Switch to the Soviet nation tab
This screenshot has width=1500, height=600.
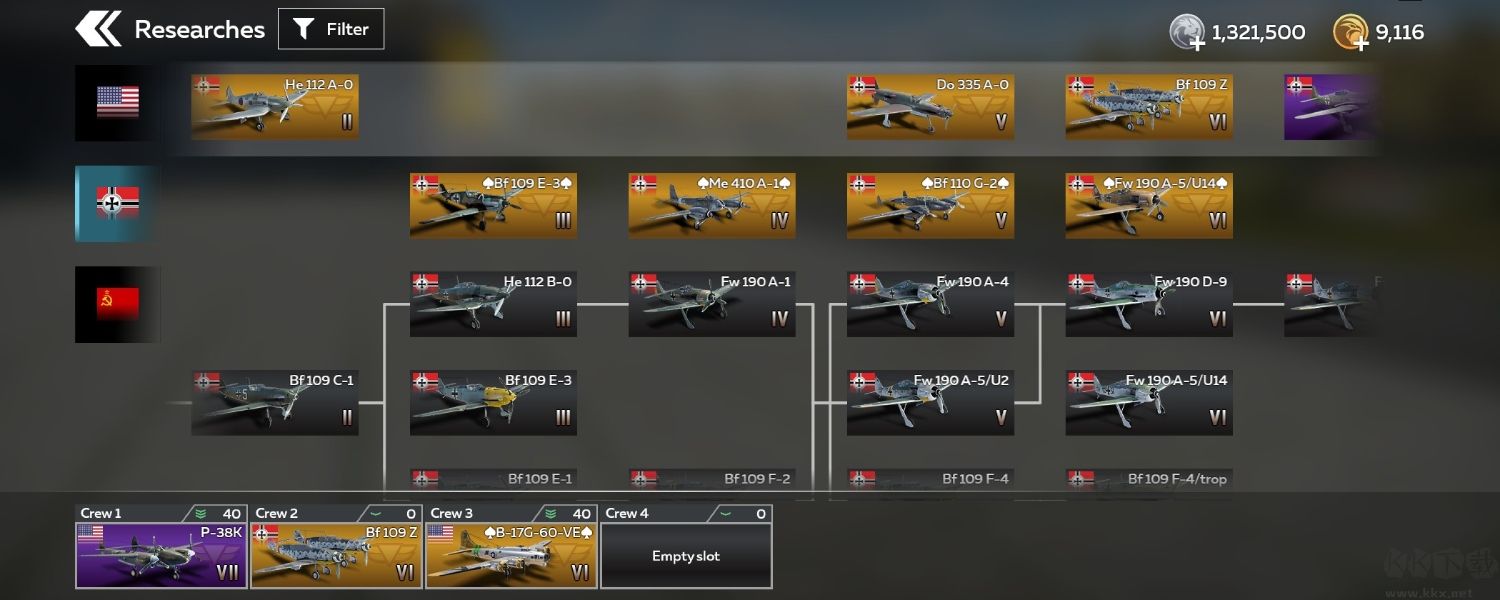pos(117,304)
